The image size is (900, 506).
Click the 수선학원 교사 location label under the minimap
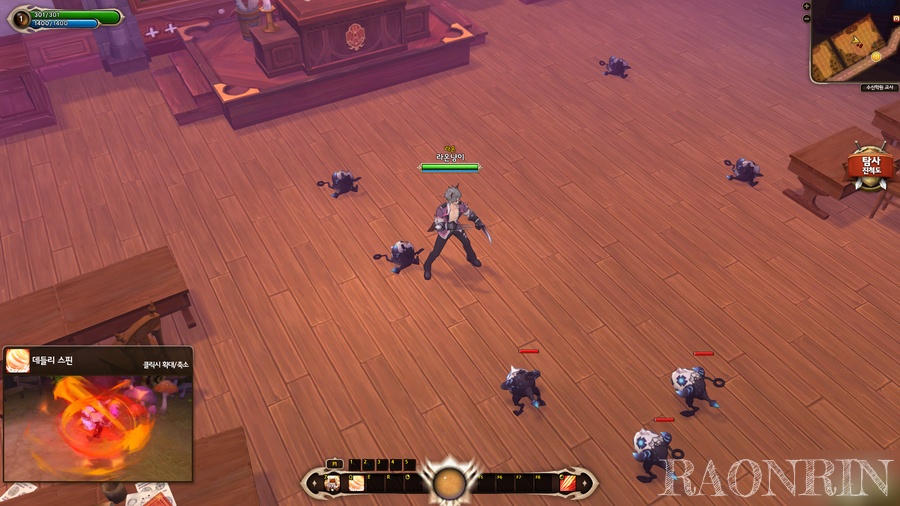pos(877,88)
